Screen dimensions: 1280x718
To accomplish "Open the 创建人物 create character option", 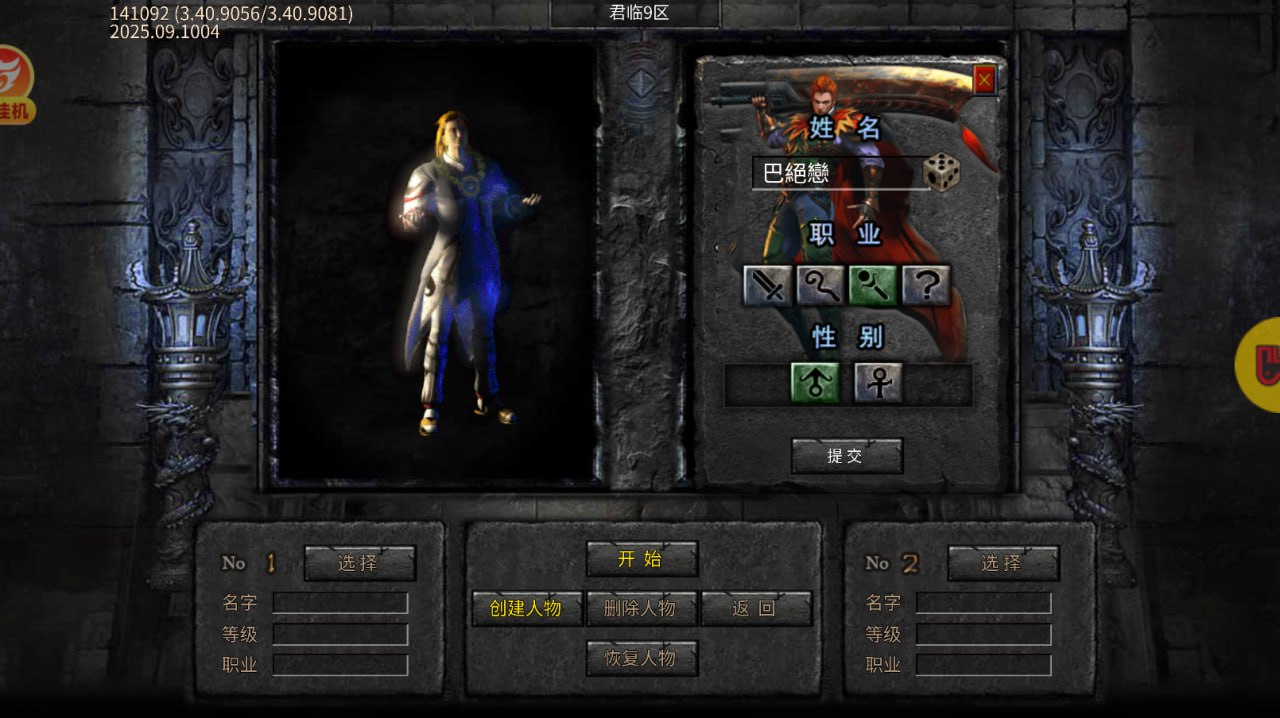I will tap(526, 608).
